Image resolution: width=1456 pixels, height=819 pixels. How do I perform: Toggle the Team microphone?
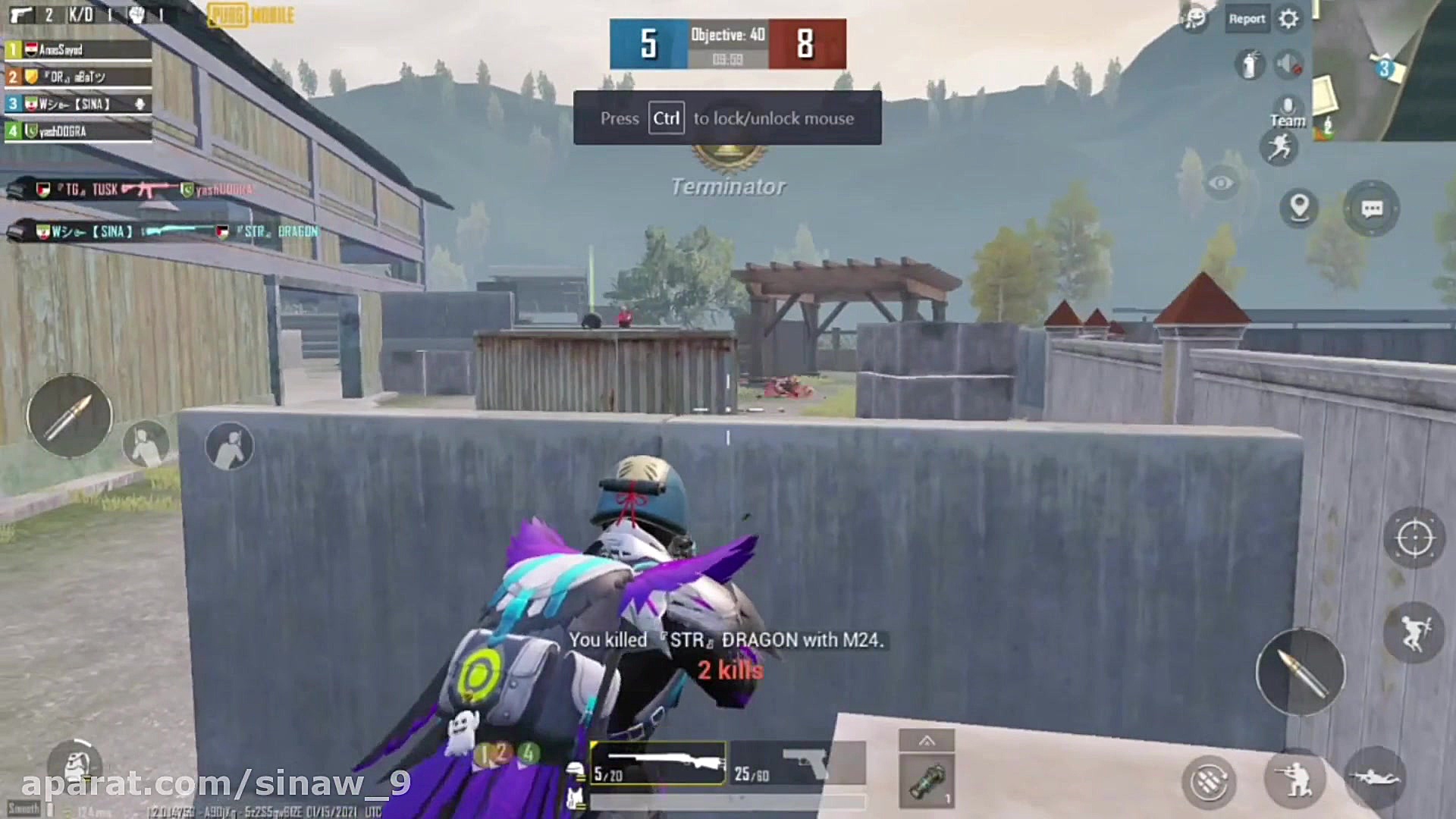1288,110
